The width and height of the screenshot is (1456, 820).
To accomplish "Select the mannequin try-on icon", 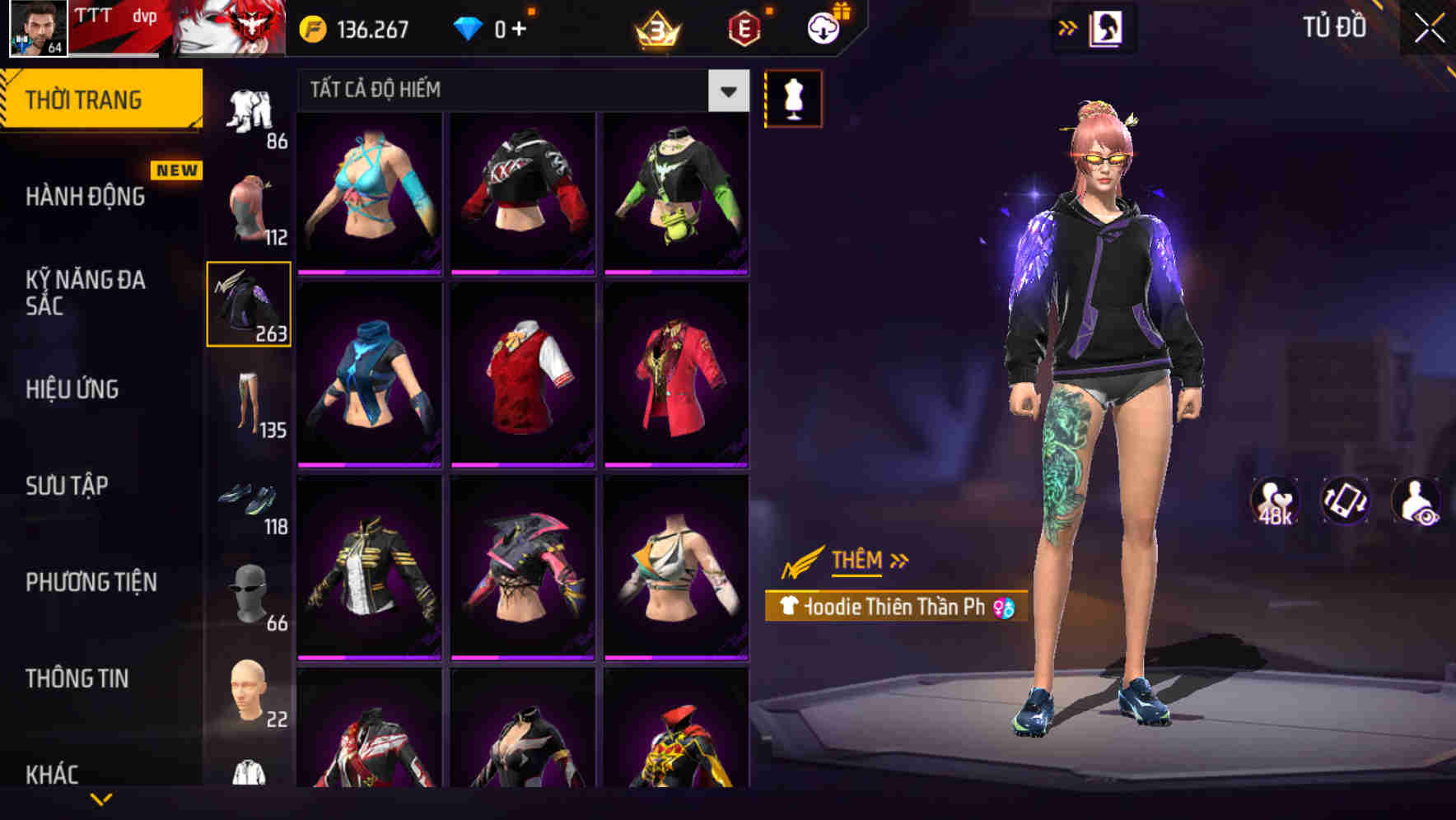I will (792, 98).
